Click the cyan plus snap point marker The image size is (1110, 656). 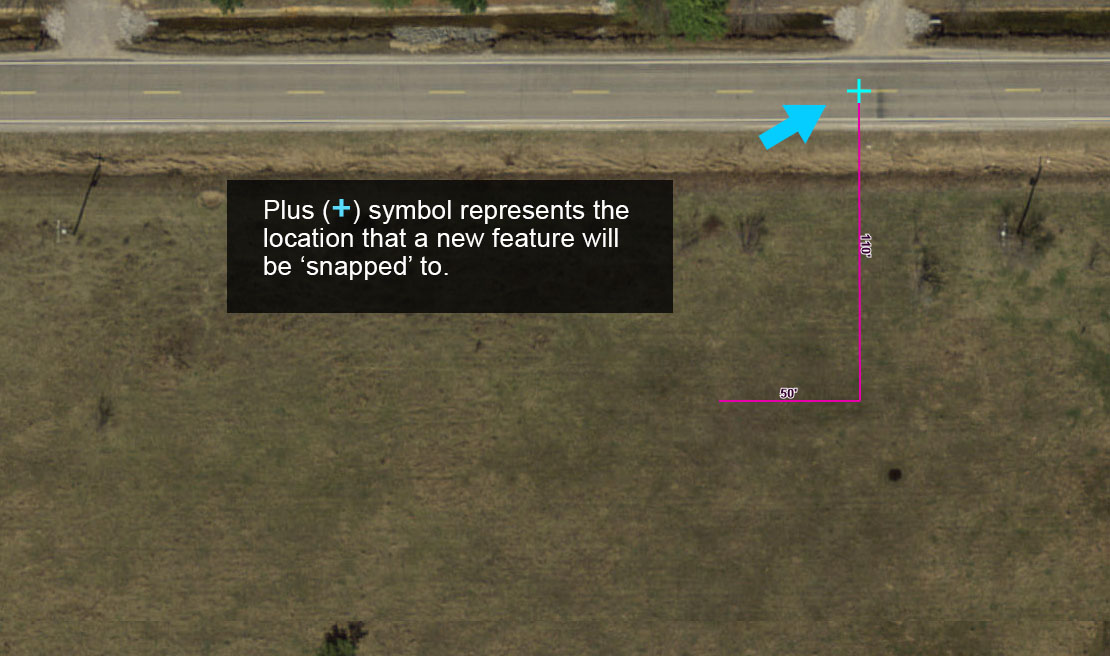click(859, 92)
